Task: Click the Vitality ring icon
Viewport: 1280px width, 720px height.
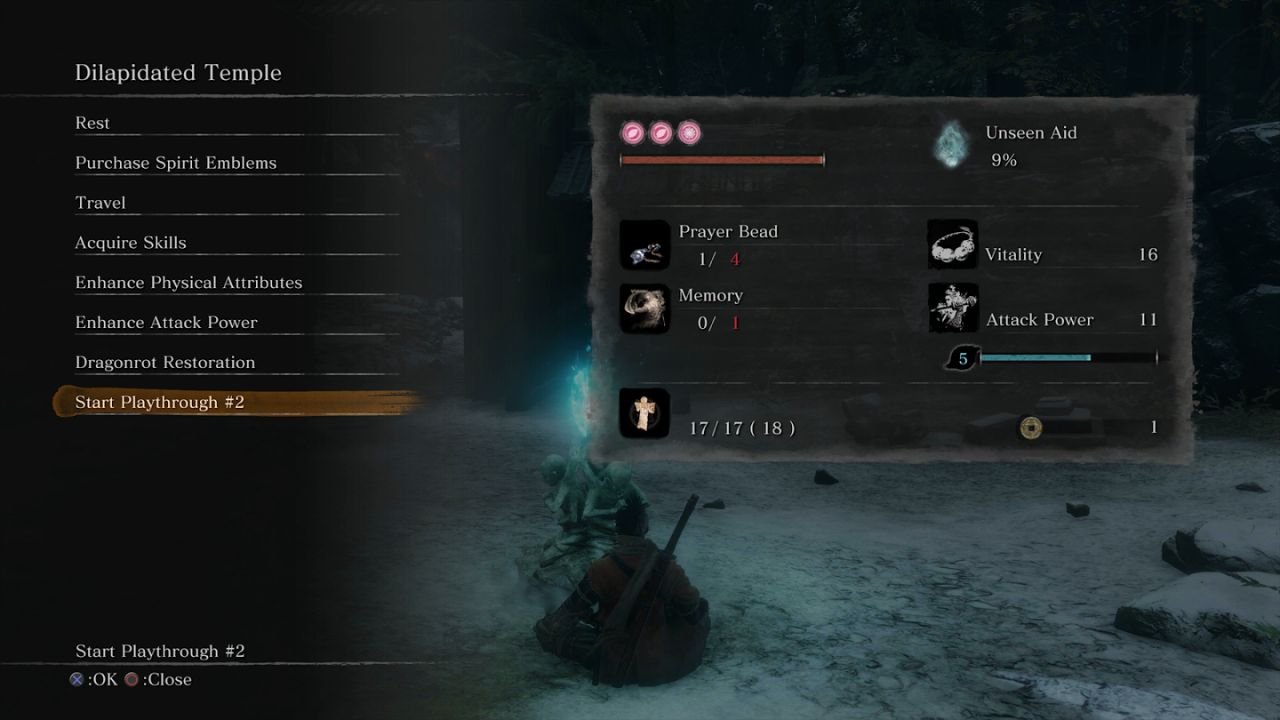Action: (x=952, y=244)
